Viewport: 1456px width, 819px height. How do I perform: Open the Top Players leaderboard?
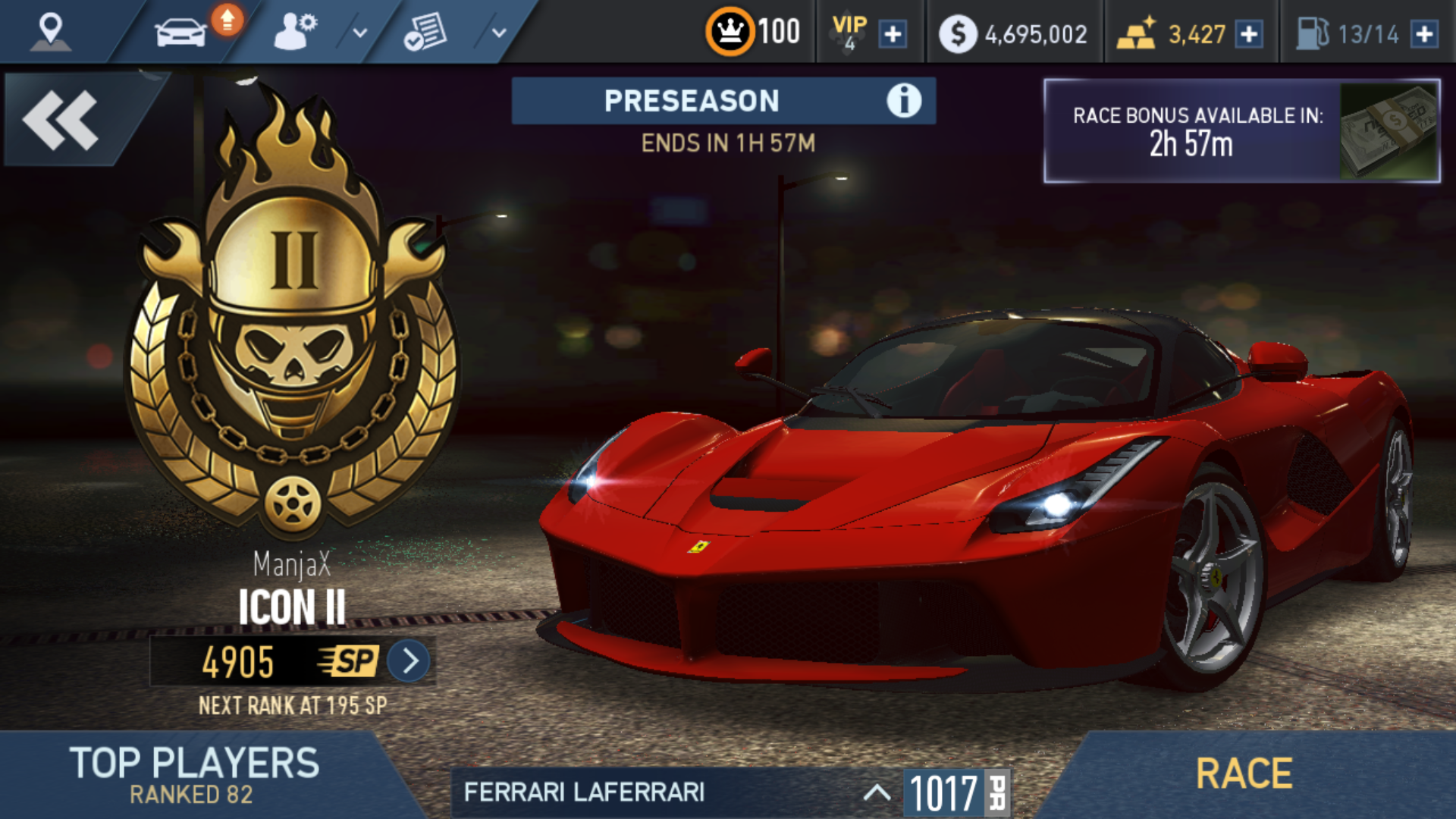(194, 773)
